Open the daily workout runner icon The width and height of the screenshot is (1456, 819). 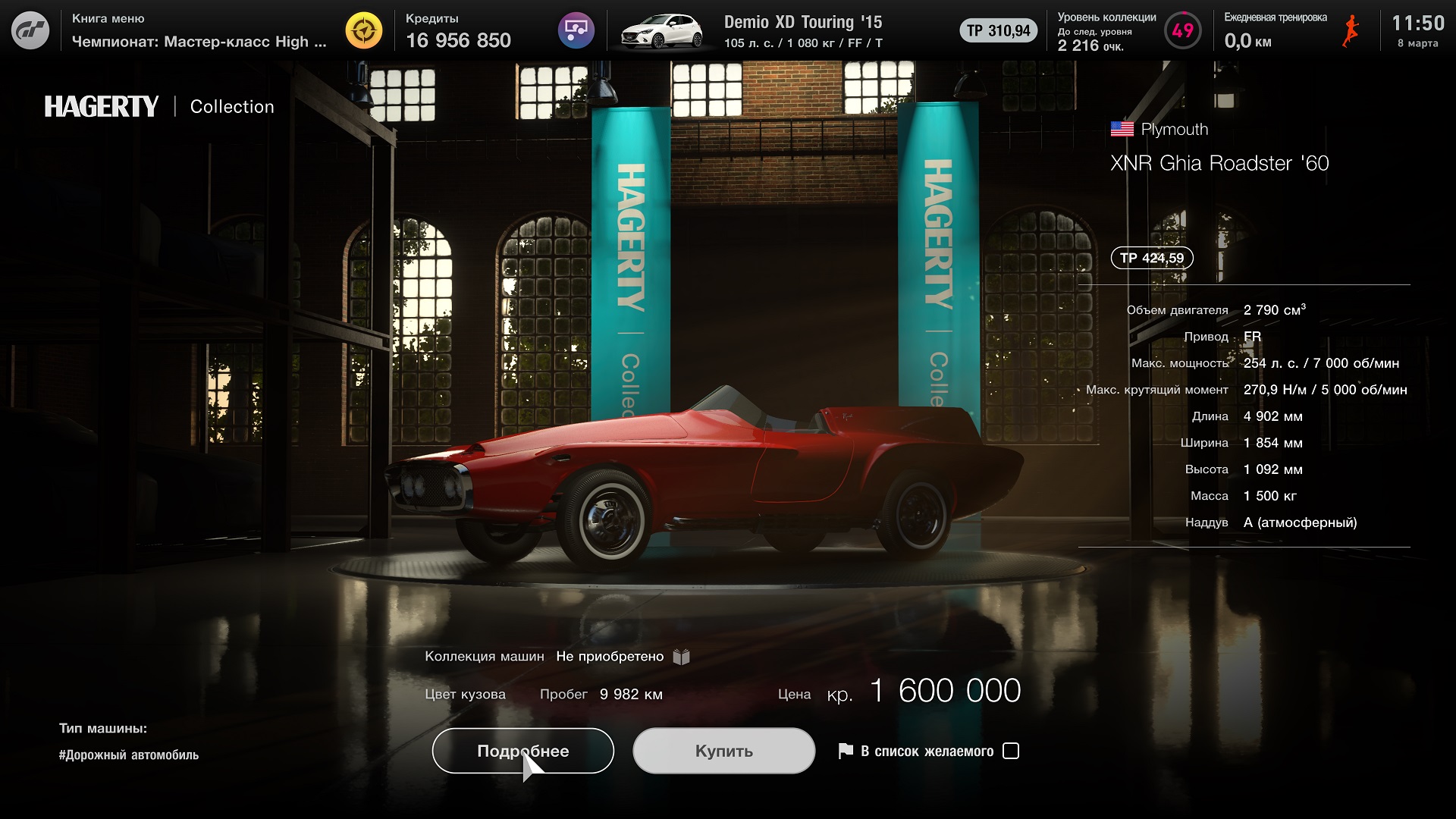[1350, 31]
